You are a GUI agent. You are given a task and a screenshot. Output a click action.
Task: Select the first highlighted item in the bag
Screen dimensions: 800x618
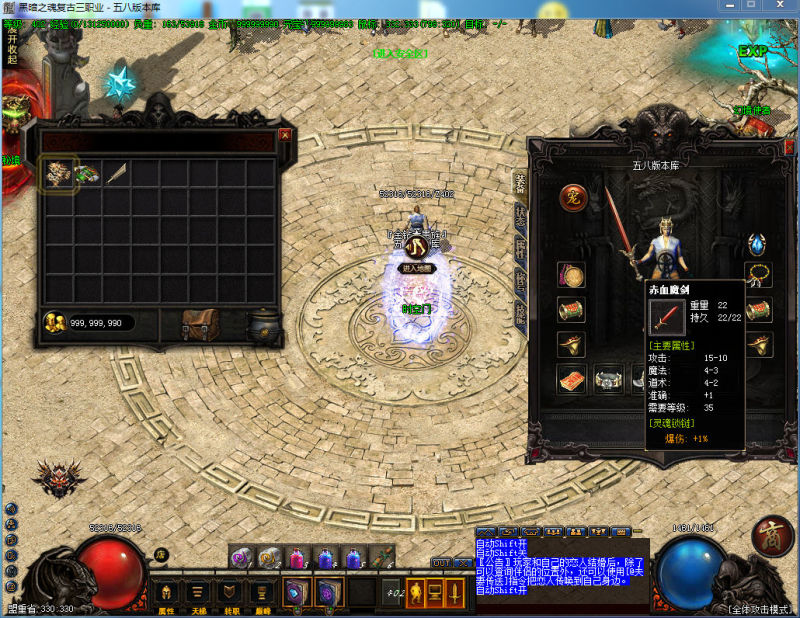tap(59, 174)
